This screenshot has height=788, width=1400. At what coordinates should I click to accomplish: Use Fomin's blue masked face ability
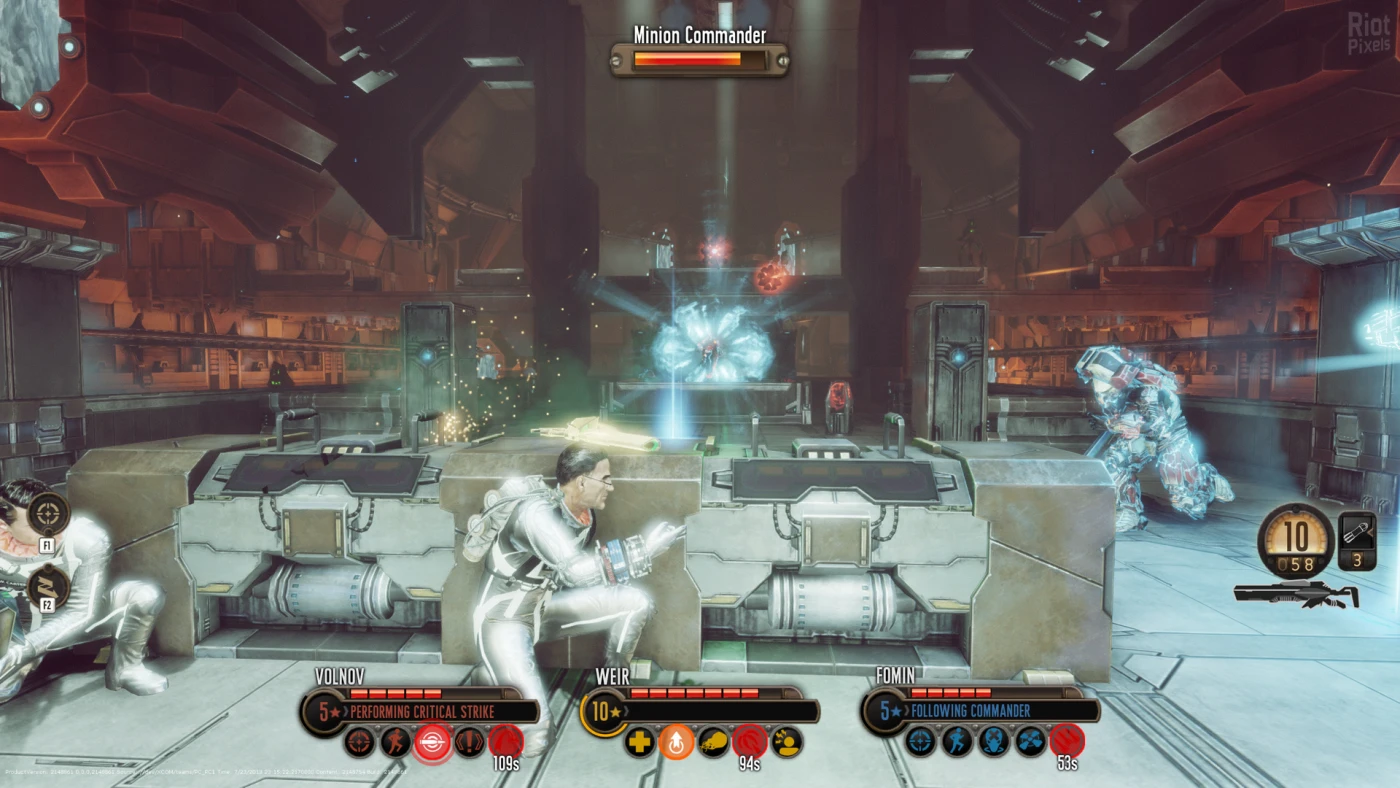click(x=994, y=742)
